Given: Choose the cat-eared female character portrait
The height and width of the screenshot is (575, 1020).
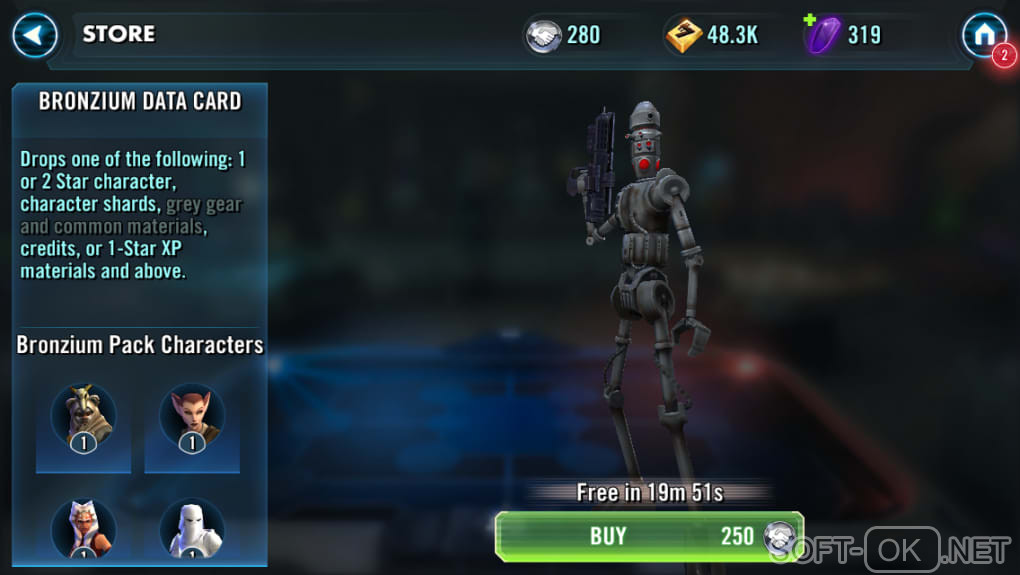Looking at the screenshot, I should point(192,414).
